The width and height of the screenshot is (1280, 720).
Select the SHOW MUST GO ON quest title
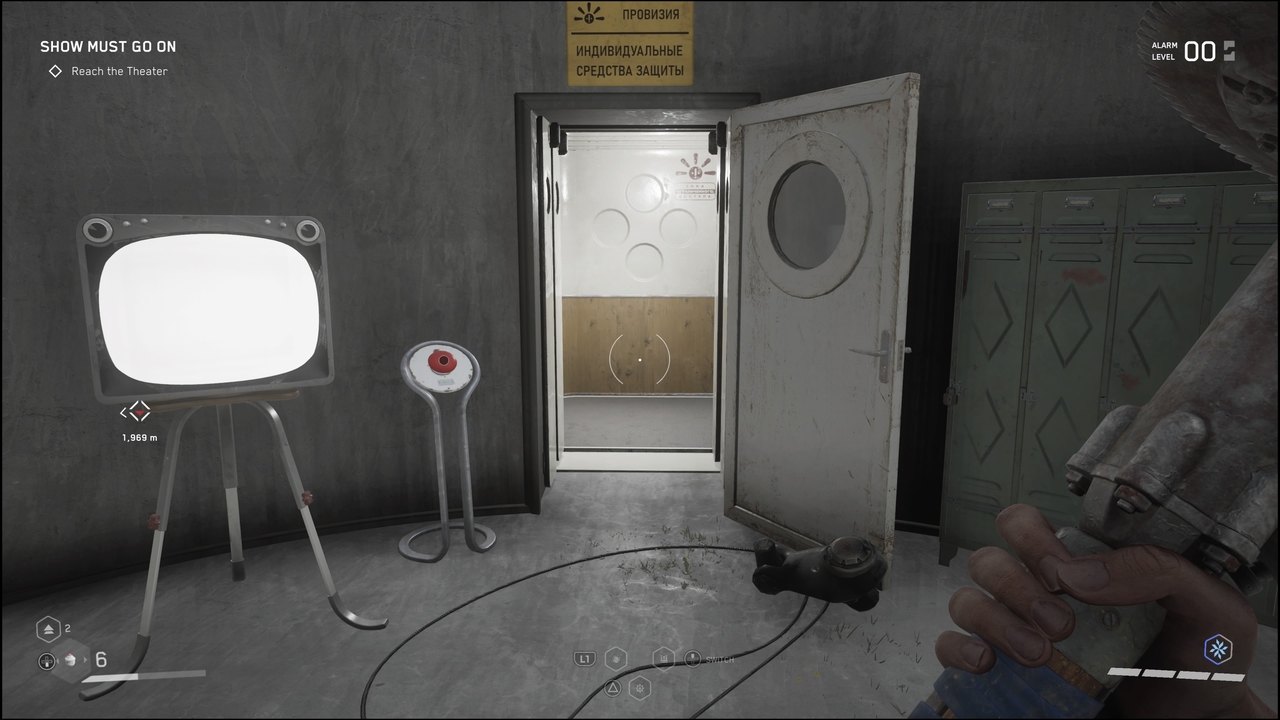click(108, 46)
